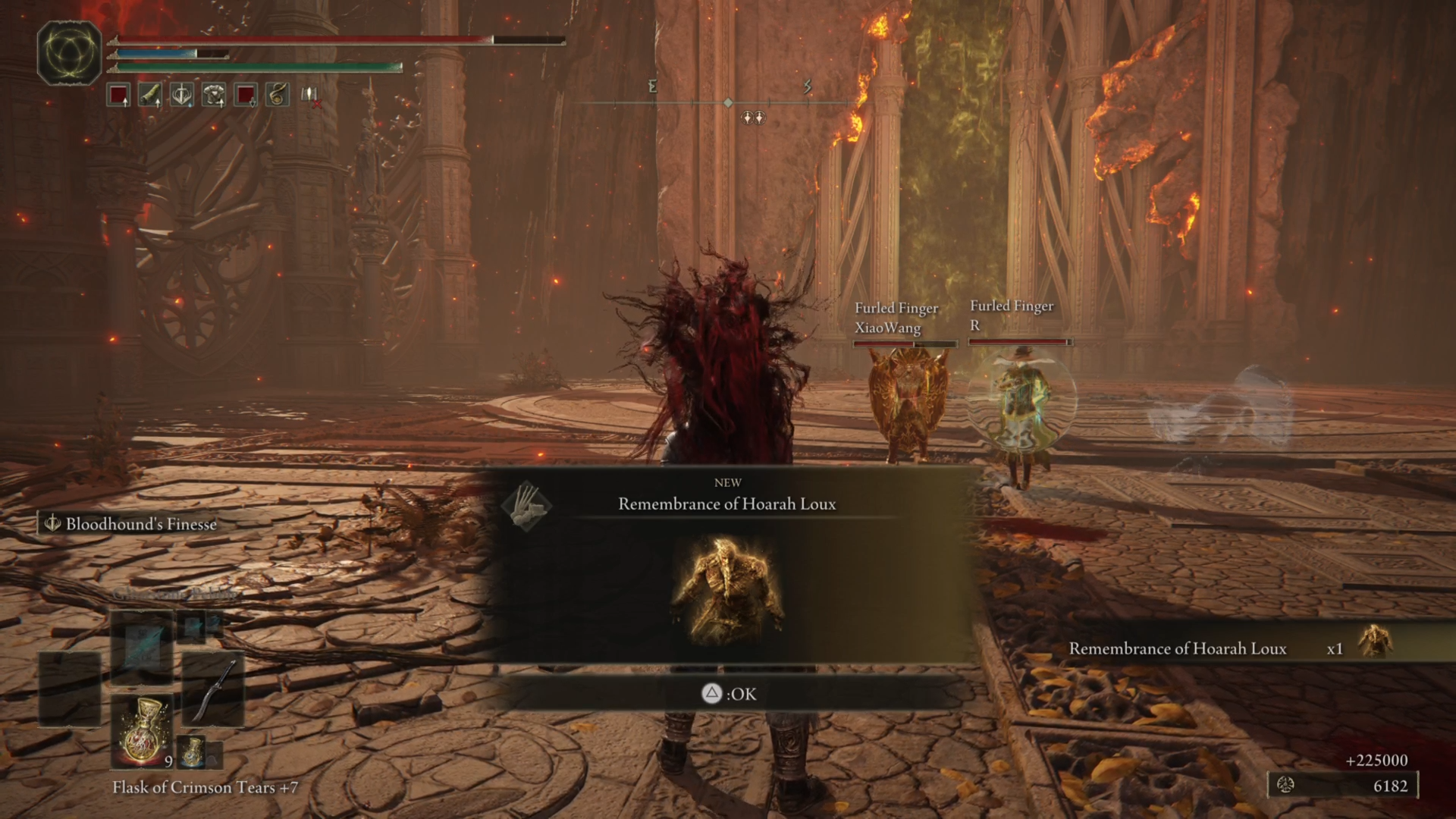Select the Flask of Crimson Tears quick slot
The image size is (1456, 819).
143,730
